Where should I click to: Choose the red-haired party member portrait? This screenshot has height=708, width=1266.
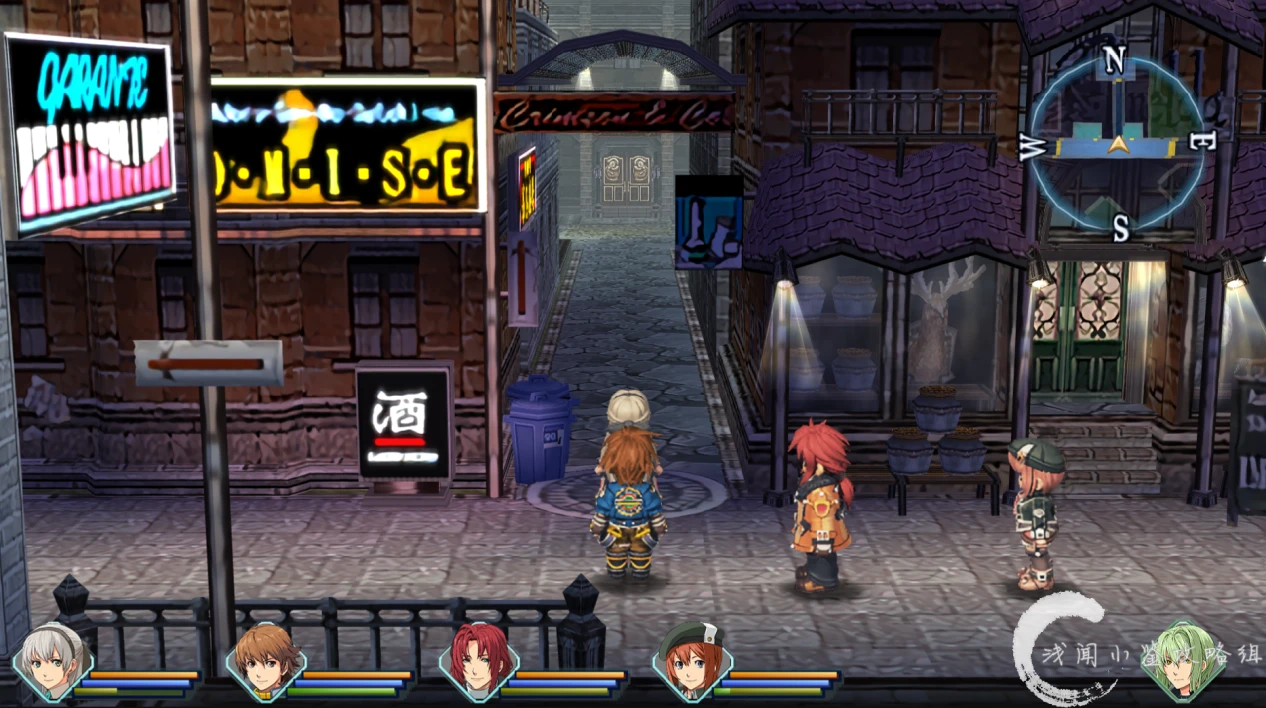[478, 662]
